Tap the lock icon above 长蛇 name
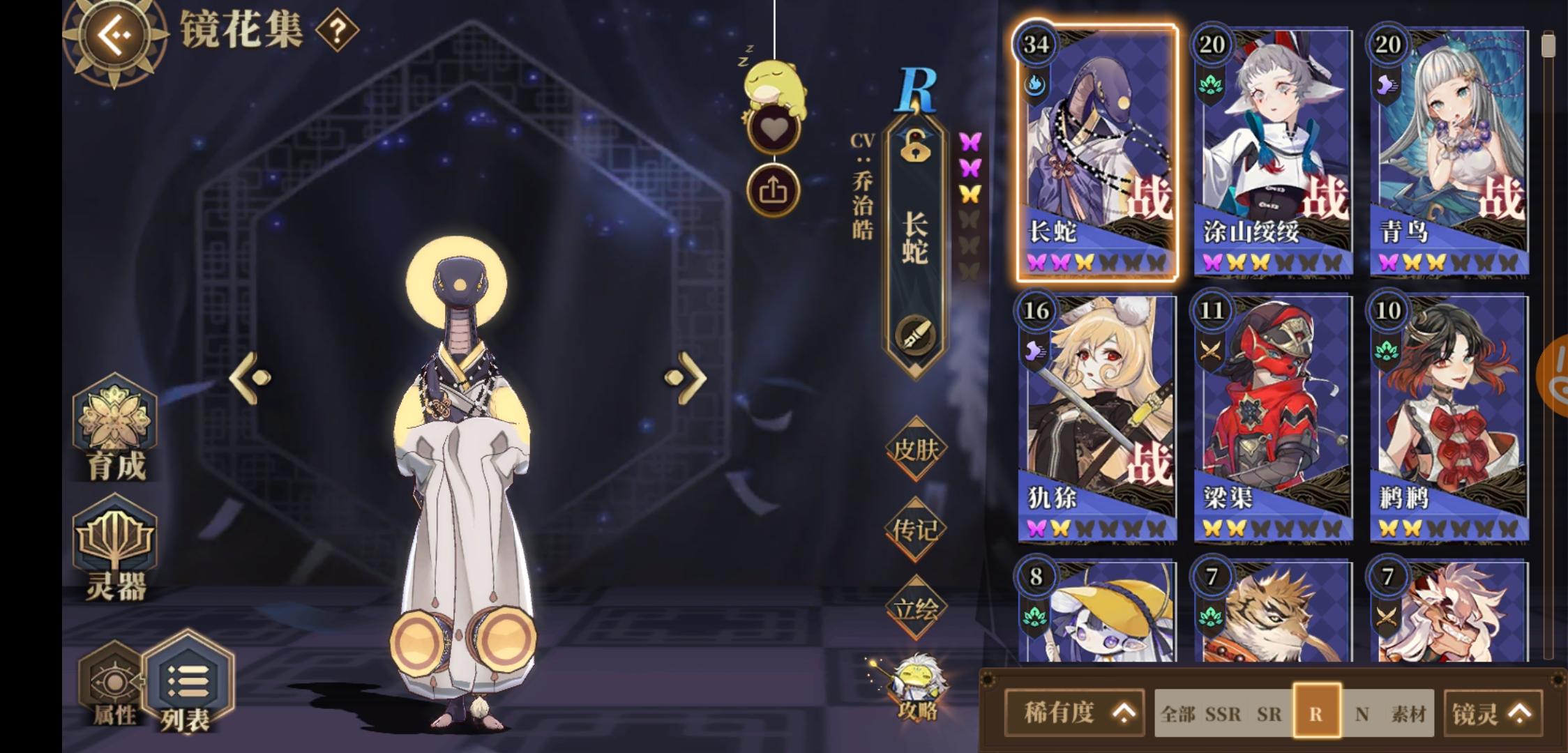1568x753 pixels. tap(917, 146)
